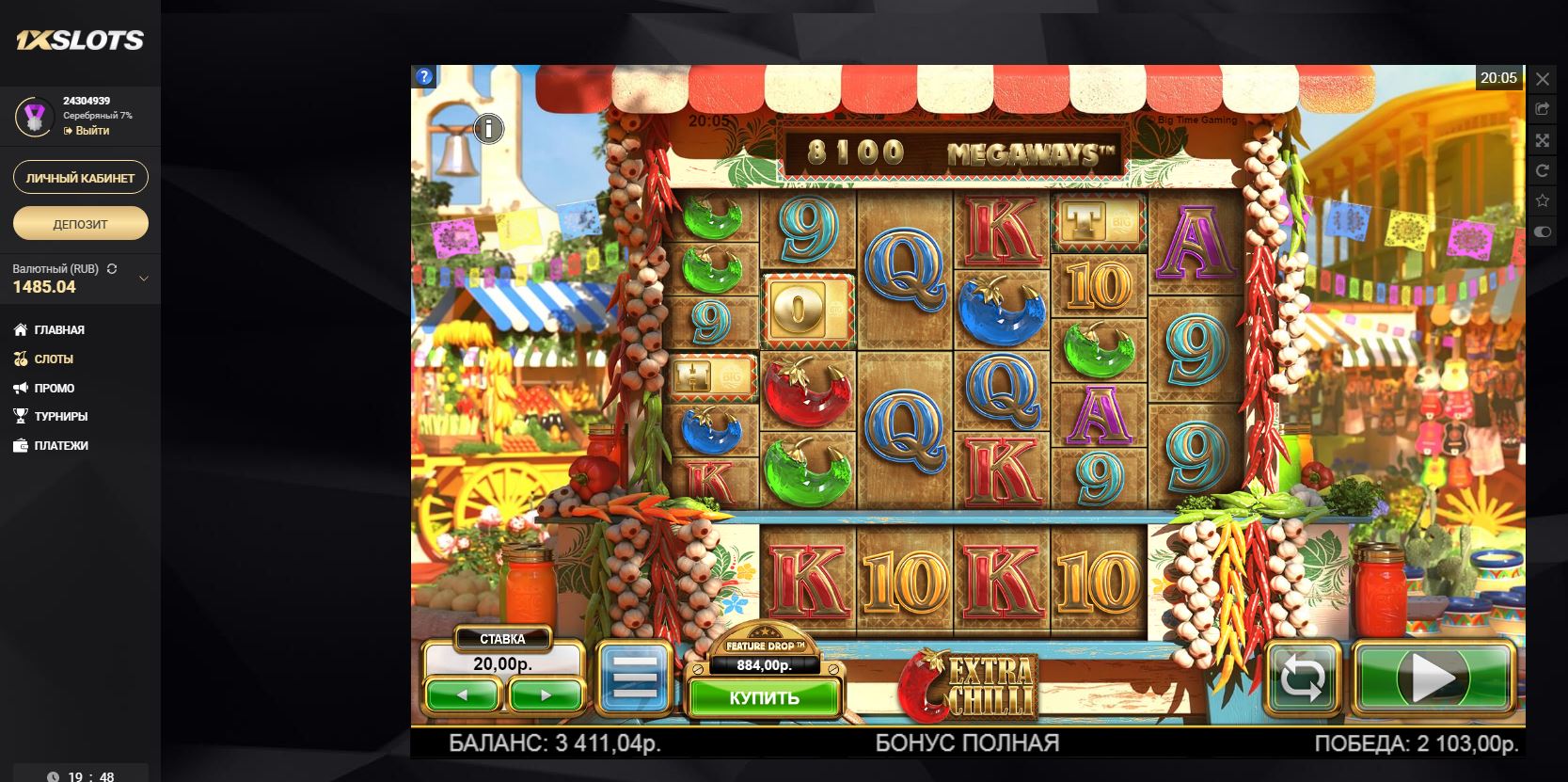Open the slot's hamburger menu
The height and width of the screenshot is (782, 1568).
(636, 678)
